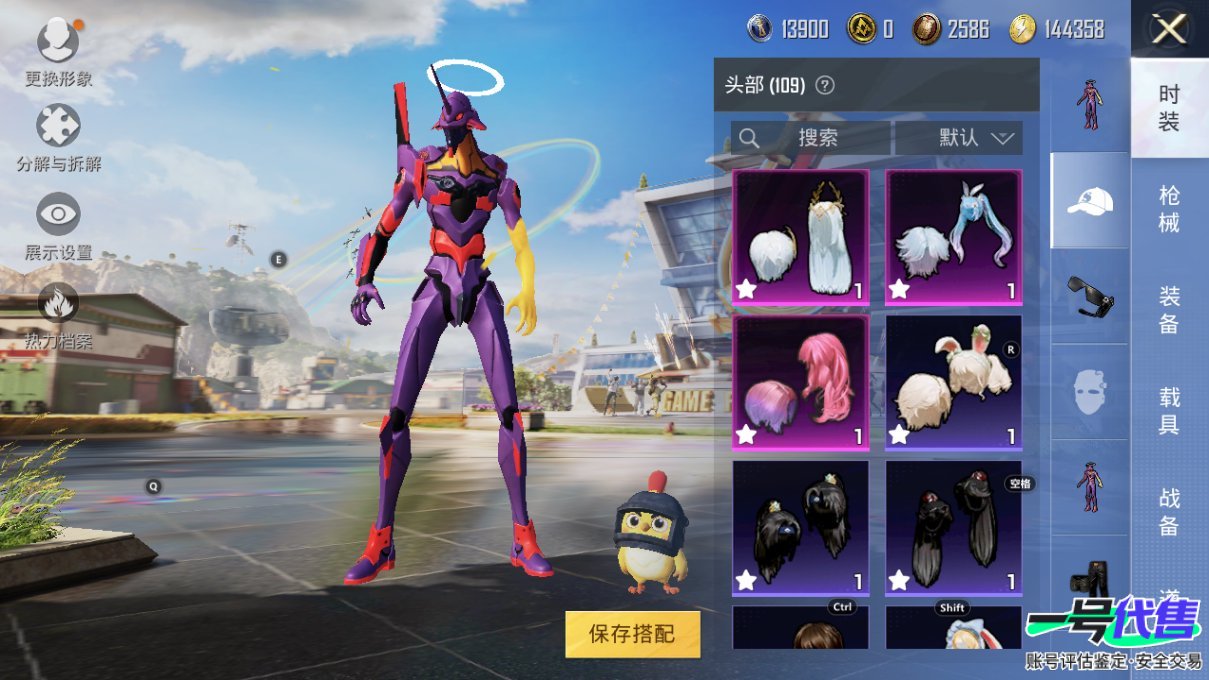
Task: Save the outfit with 保存搭配
Action: click(x=632, y=633)
